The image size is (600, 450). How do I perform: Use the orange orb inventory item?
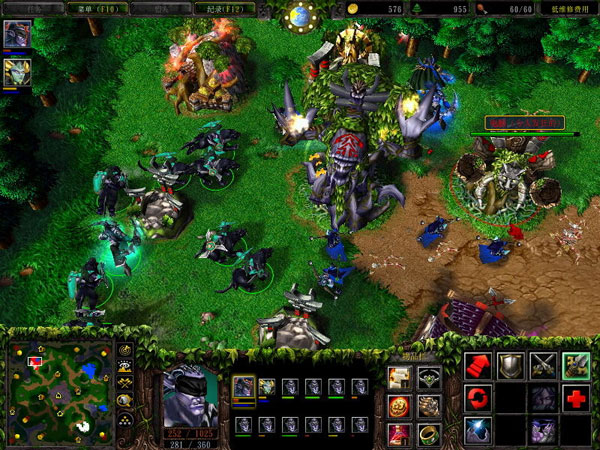400,405
